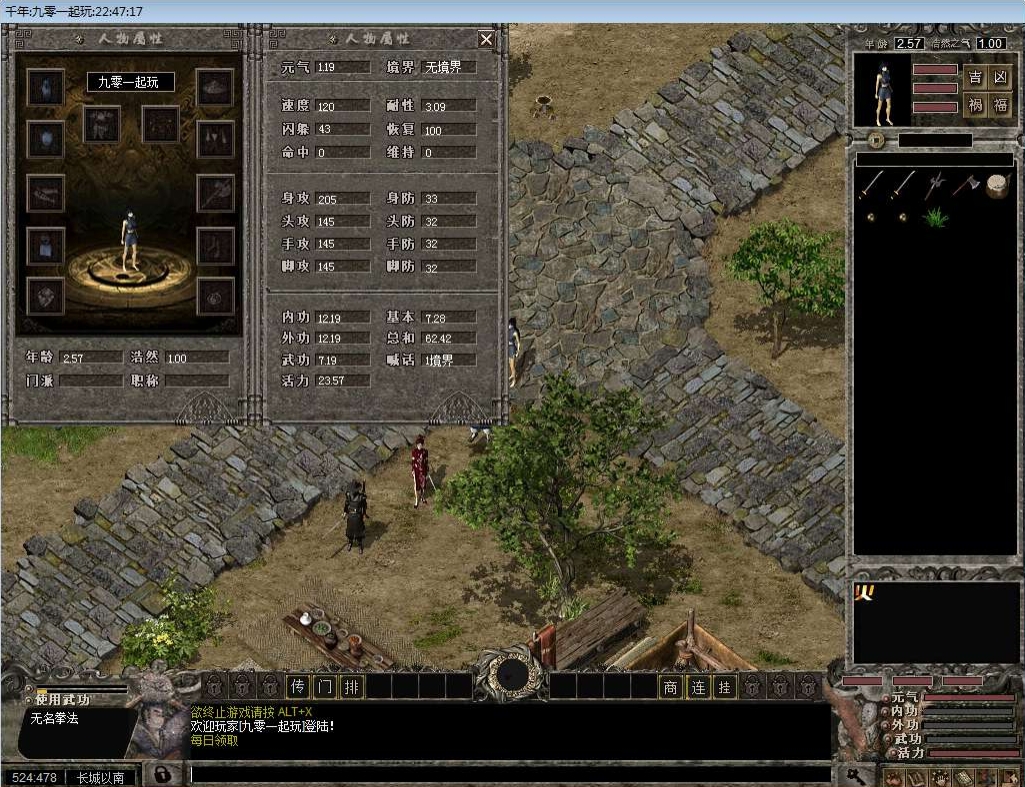Select the 排 hotbar button
The image size is (1025, 787).
(x=351, y=686)
